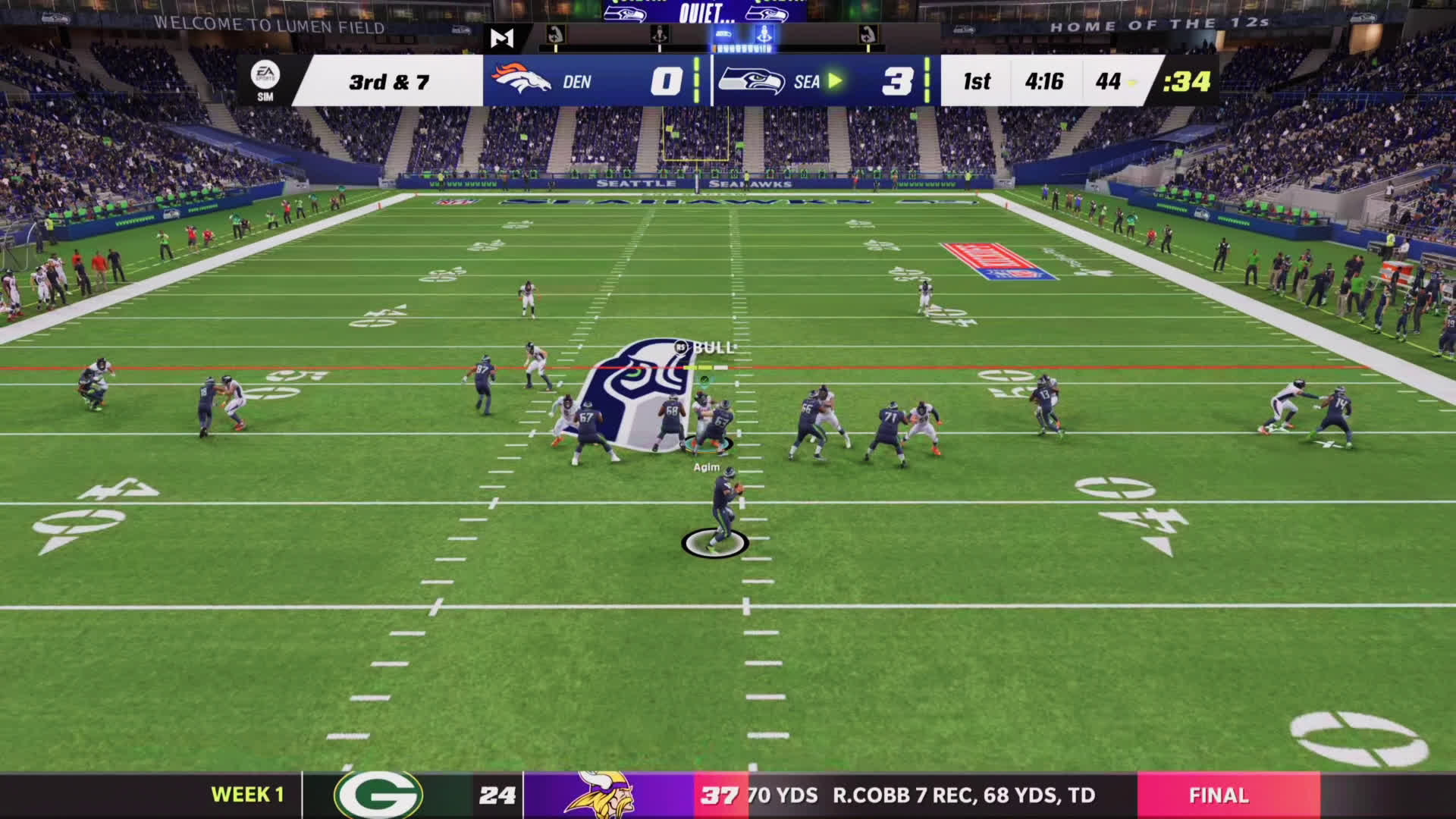The width and height of the screenshot is (1456, 819).
Task: Click the Momentum M logo badge
Action: 502,37
